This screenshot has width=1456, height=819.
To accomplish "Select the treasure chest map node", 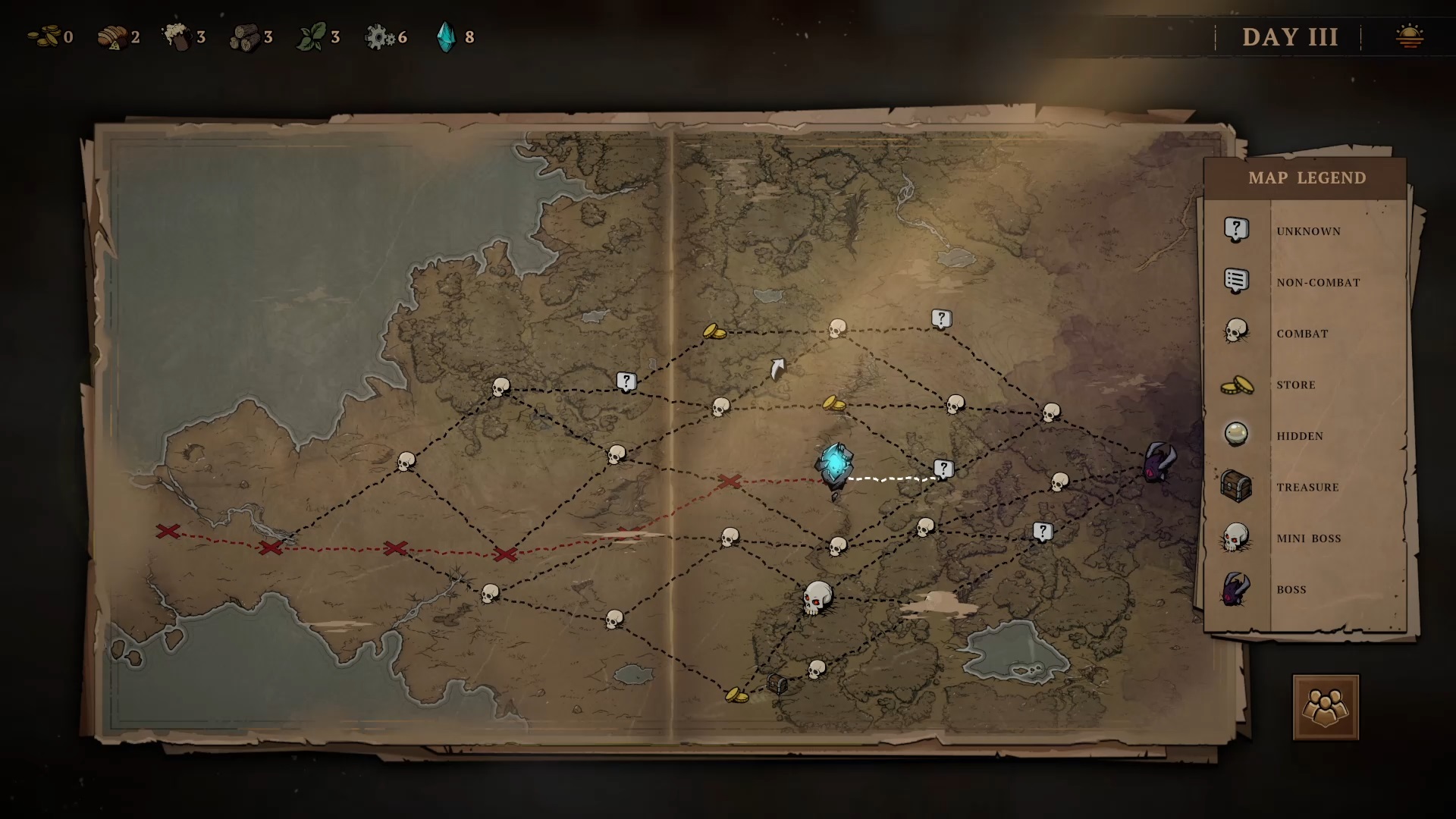I will 777,683.
